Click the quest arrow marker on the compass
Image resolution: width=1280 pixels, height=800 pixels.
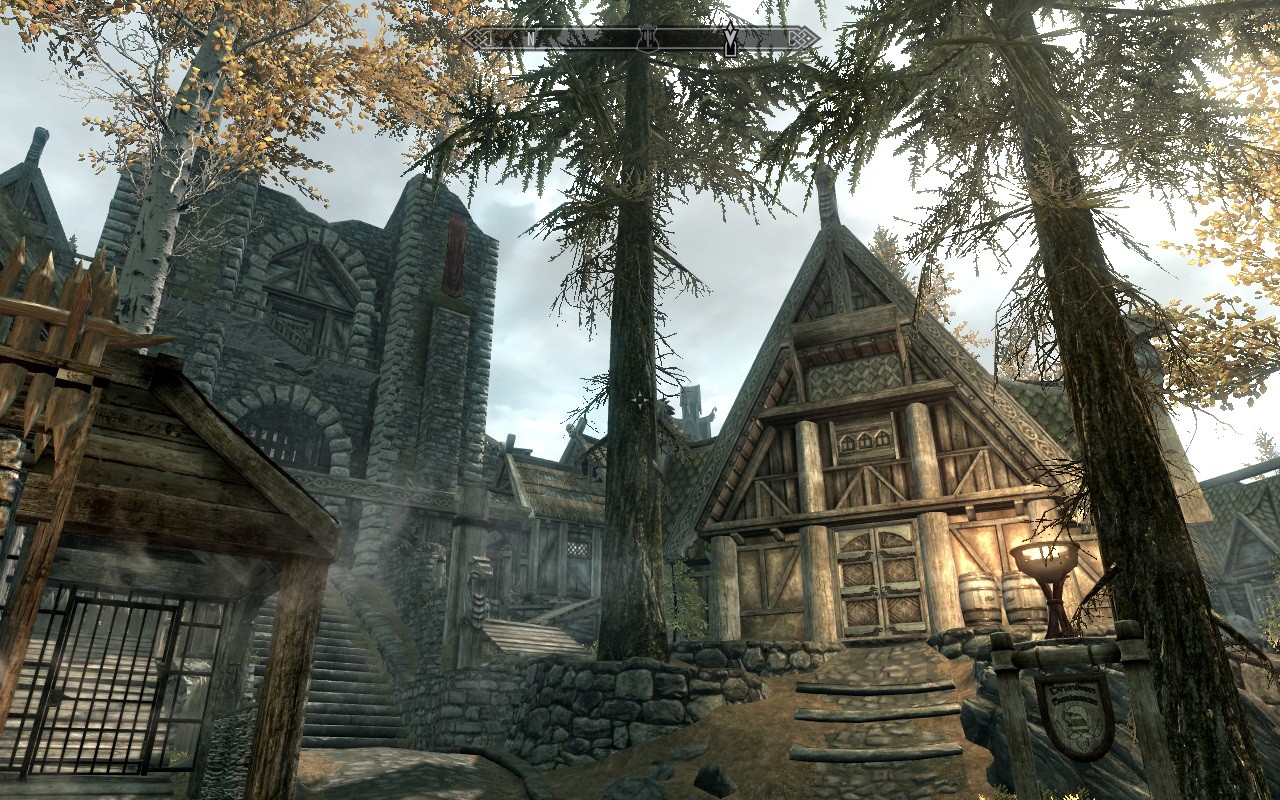[x=731, y=38]
